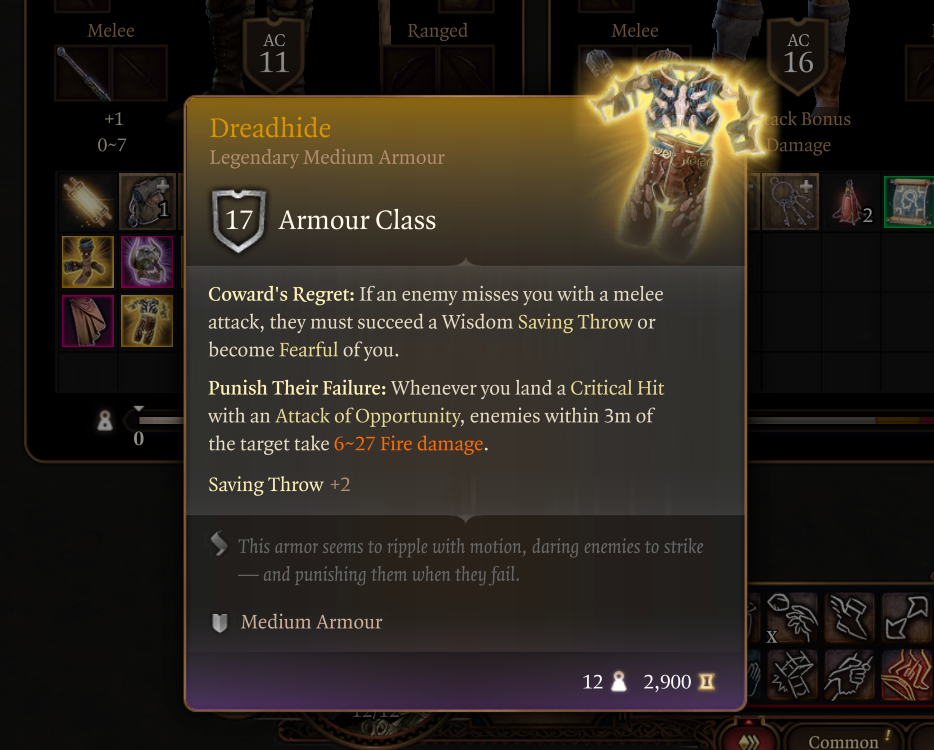Select the green-bordered blue scroll item

tap(908, 201)
